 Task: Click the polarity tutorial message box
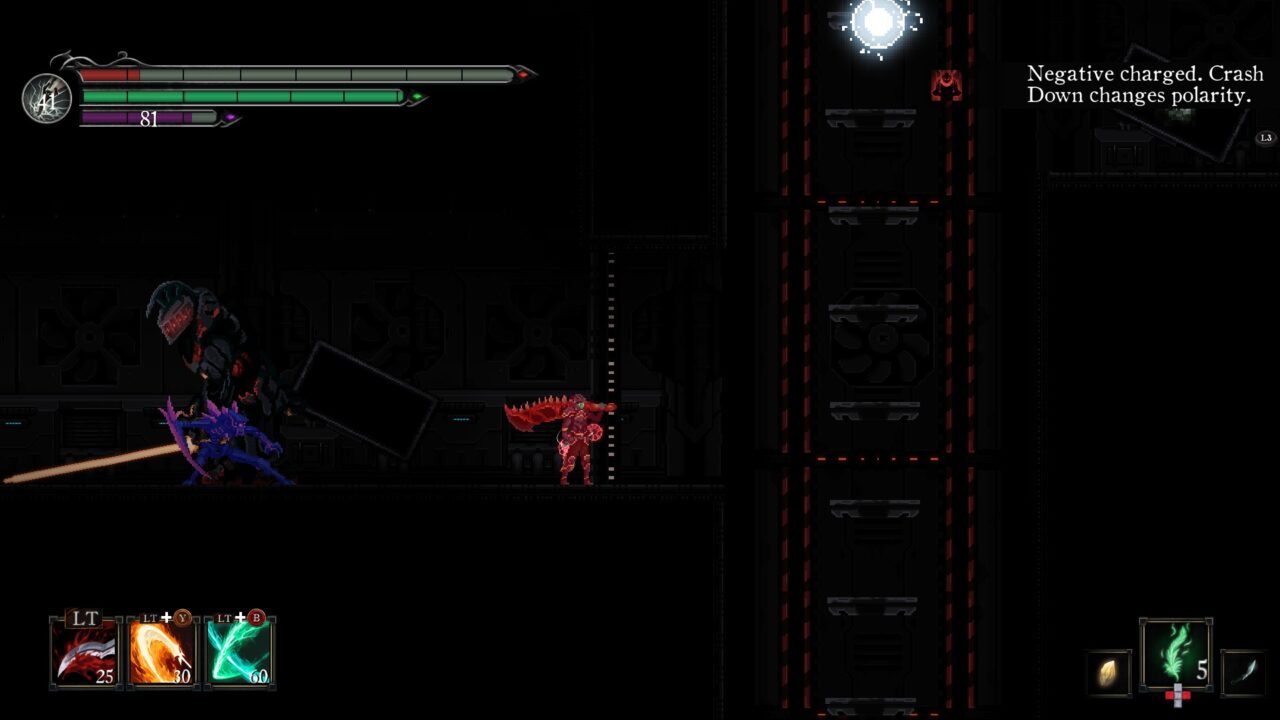[1145, 85]
